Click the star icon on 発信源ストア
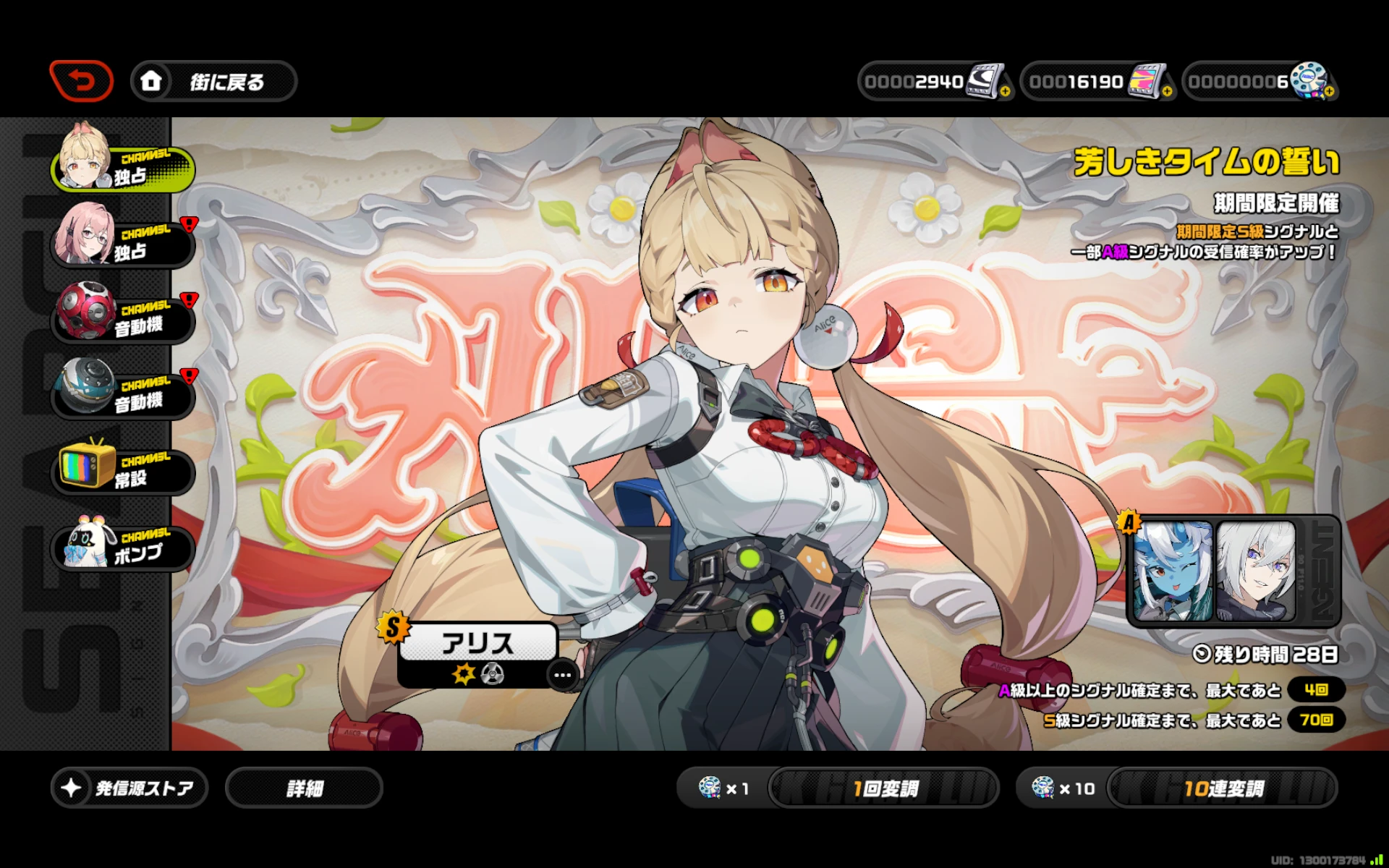 point(70,787)
